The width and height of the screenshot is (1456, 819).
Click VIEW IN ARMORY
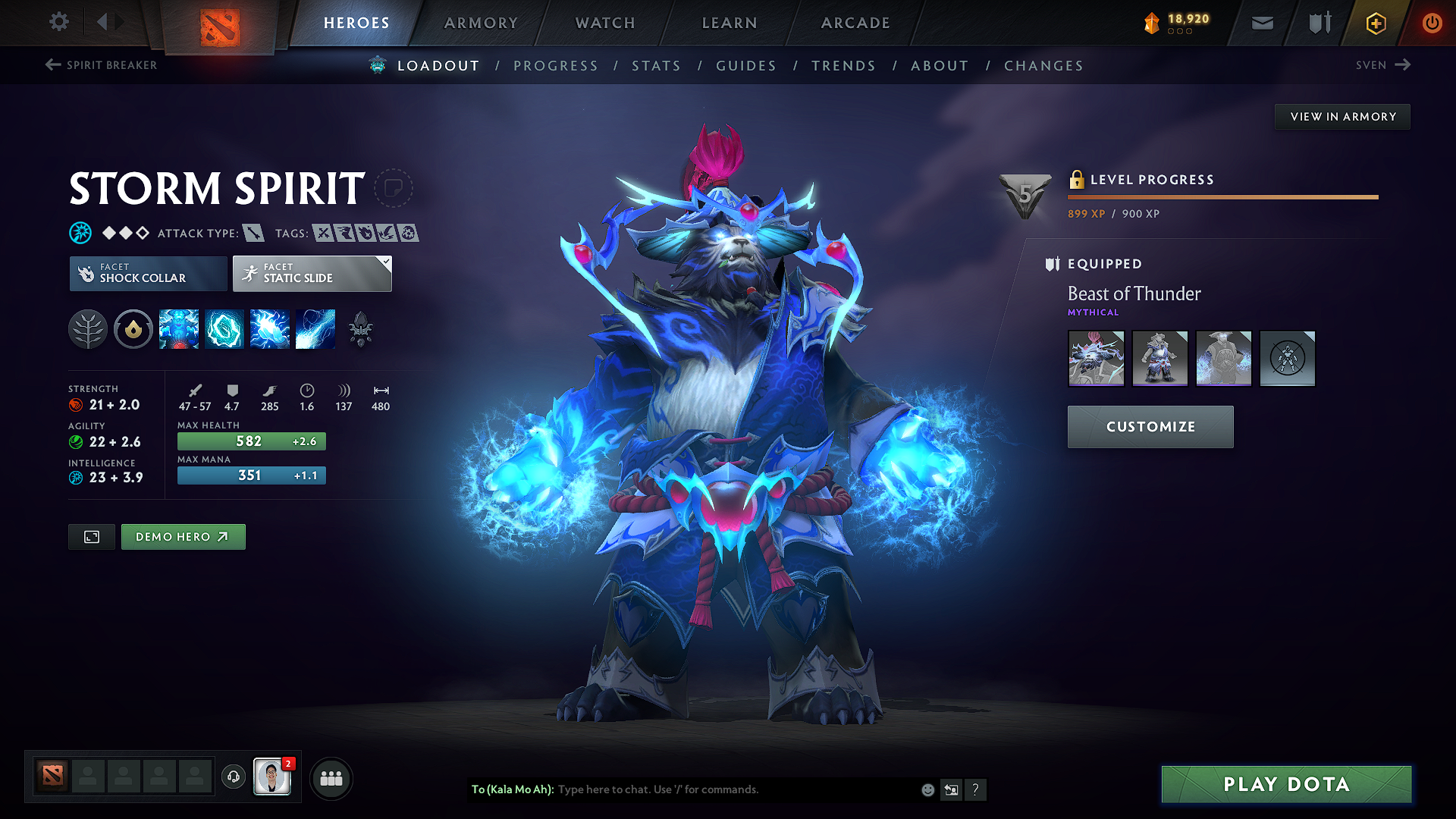click(x=1342, y=116)
